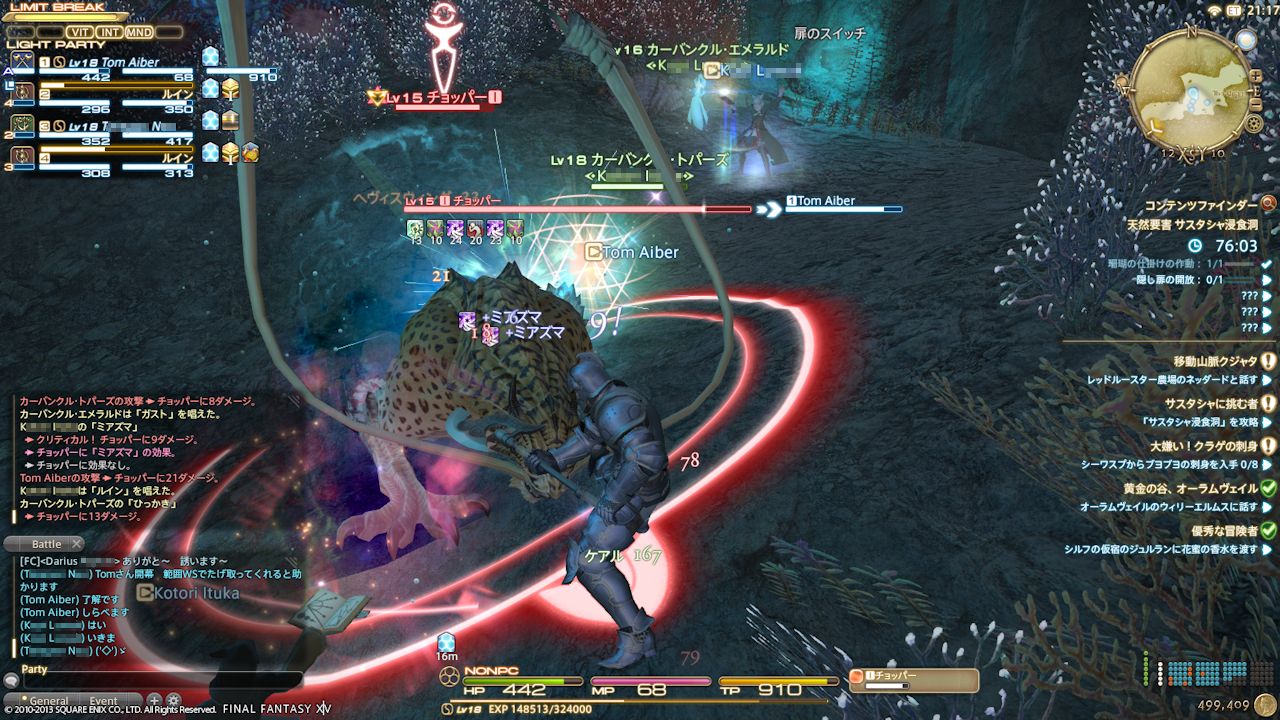Click the chat bubble channel selector icon
The height and width of the screenshot is (720, 1280).
pos(11,681)
